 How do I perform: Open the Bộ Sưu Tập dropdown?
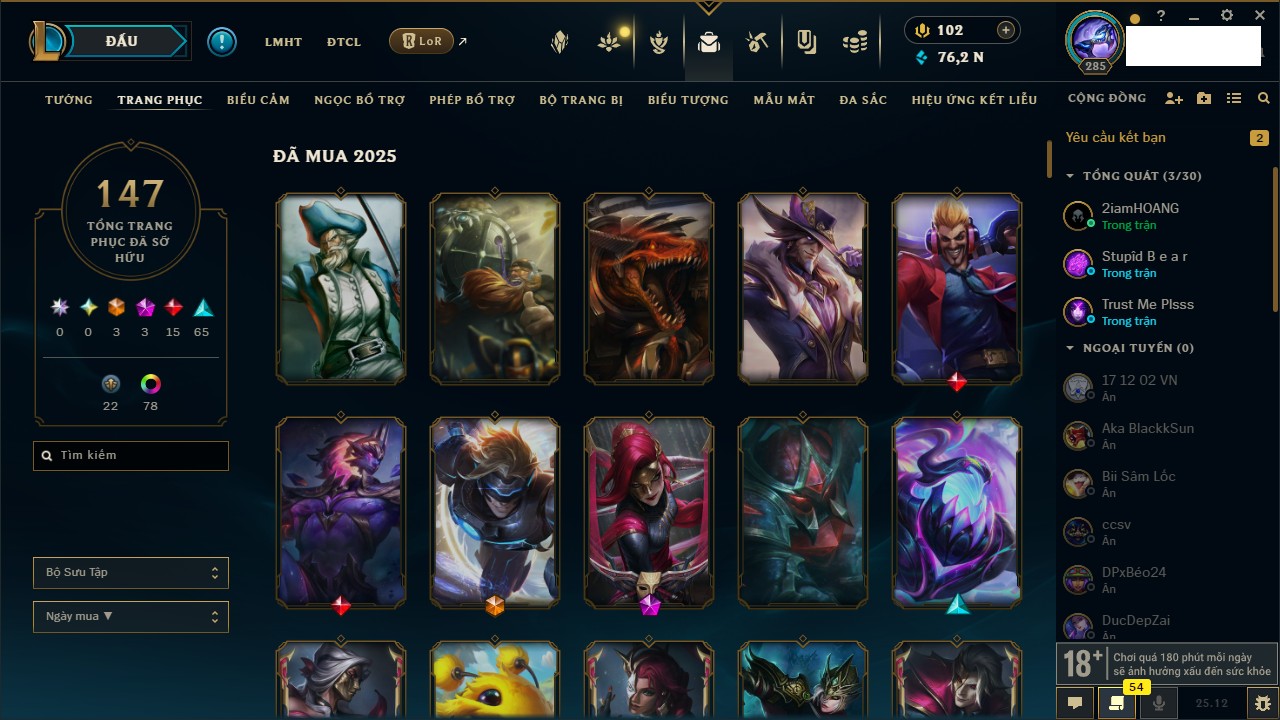[131, 573]
